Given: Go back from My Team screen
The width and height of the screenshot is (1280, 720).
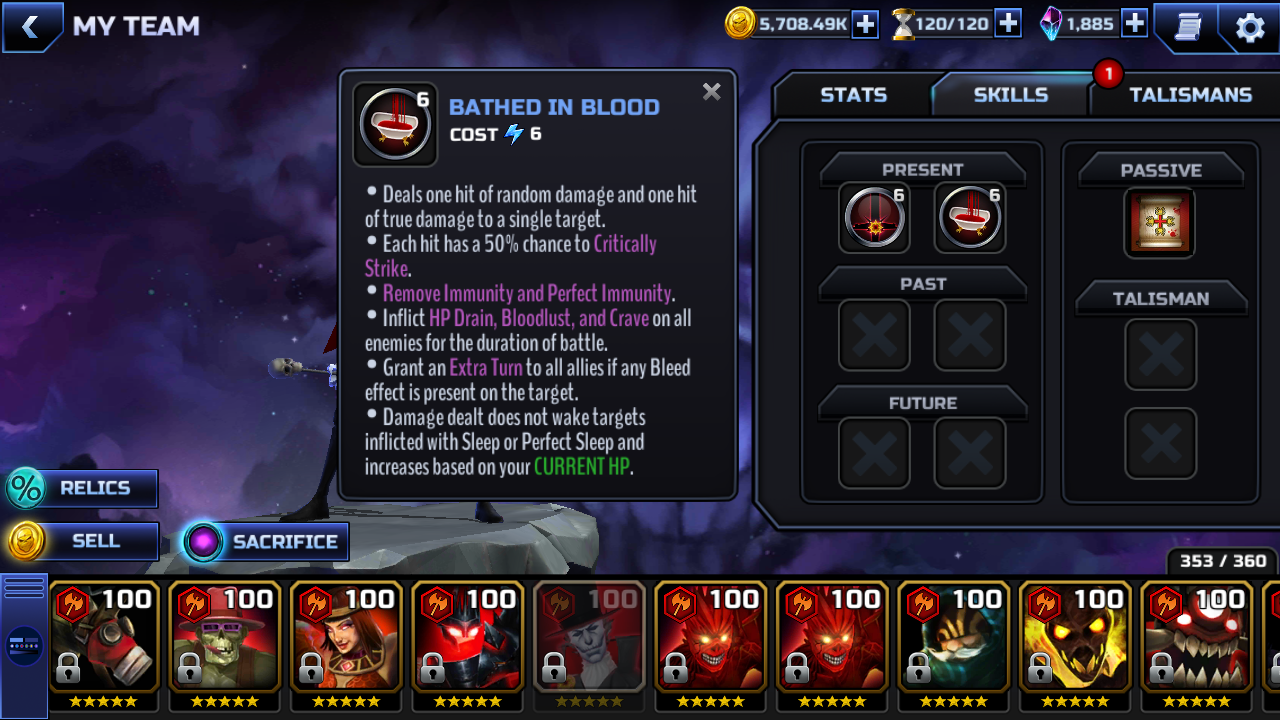Looking at the screenshot, I should pyautogui.click(x=30, y=27).
